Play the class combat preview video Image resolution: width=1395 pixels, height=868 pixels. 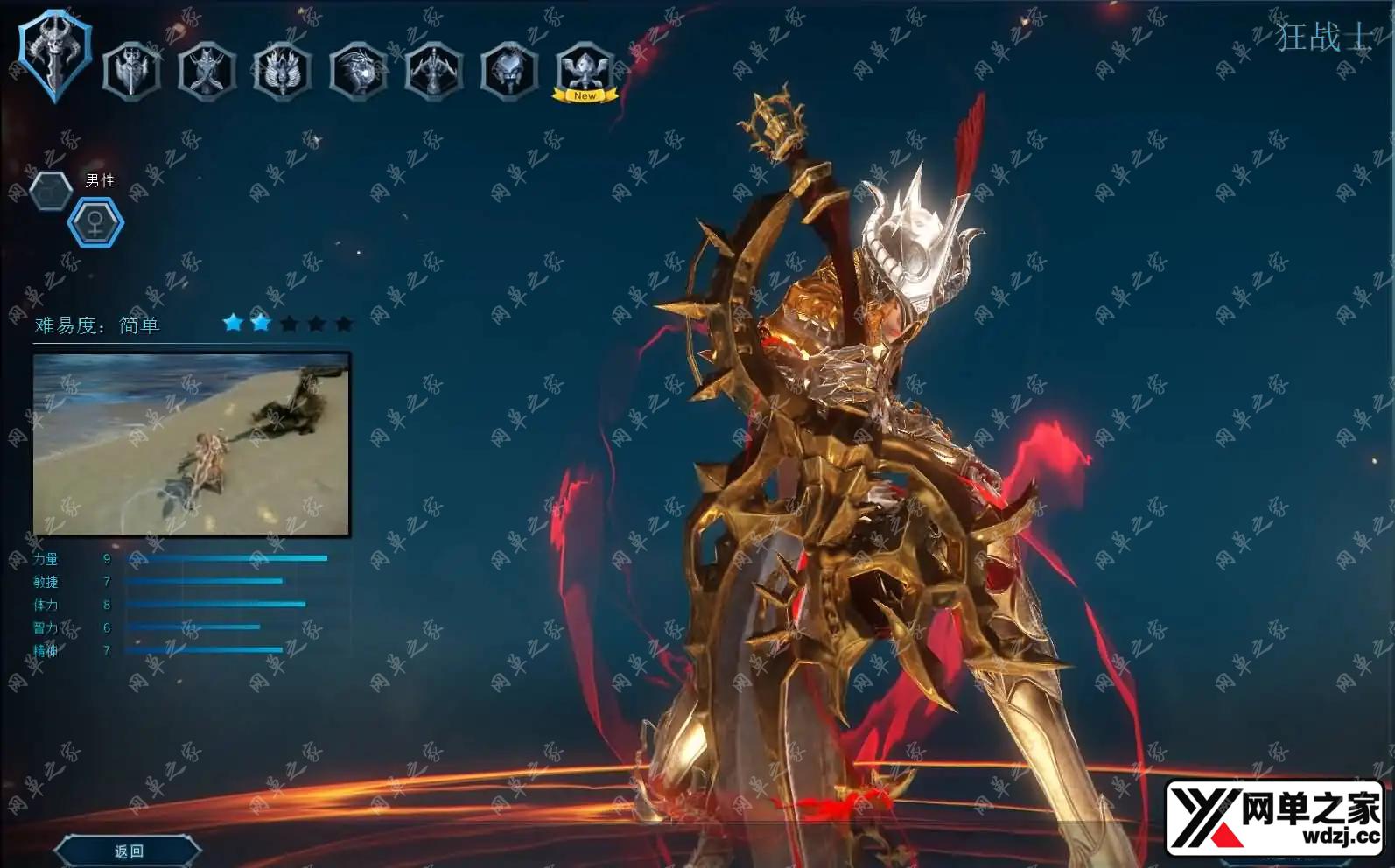[192, 444]
